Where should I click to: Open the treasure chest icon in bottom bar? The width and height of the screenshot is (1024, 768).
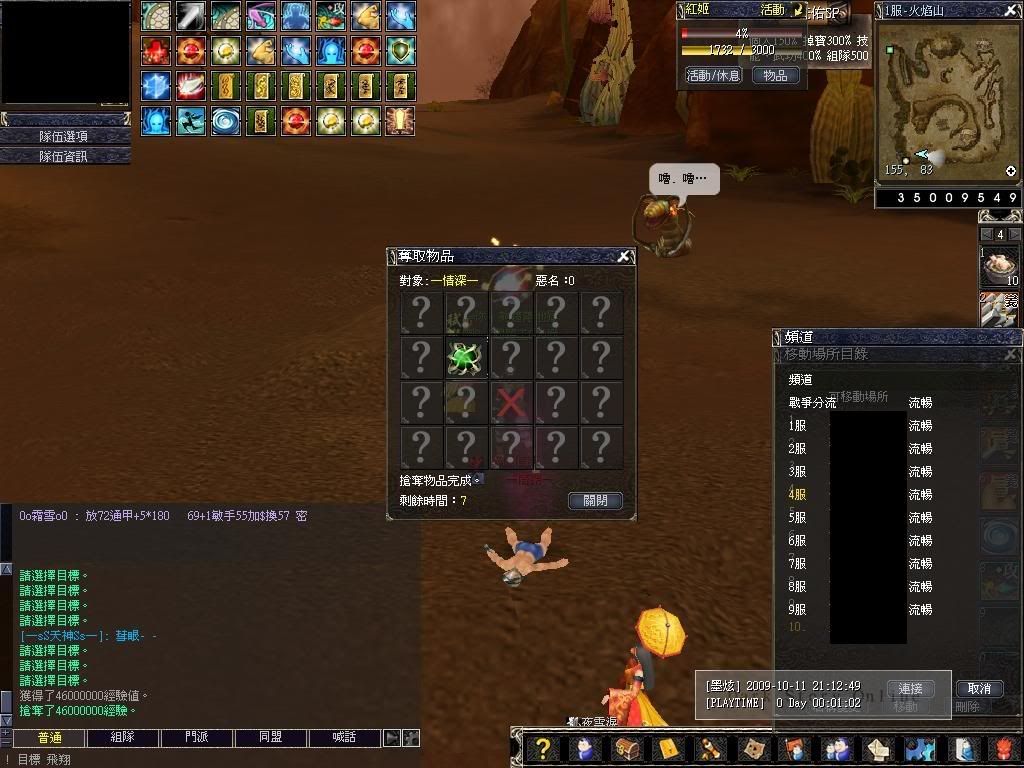point(628,749)
